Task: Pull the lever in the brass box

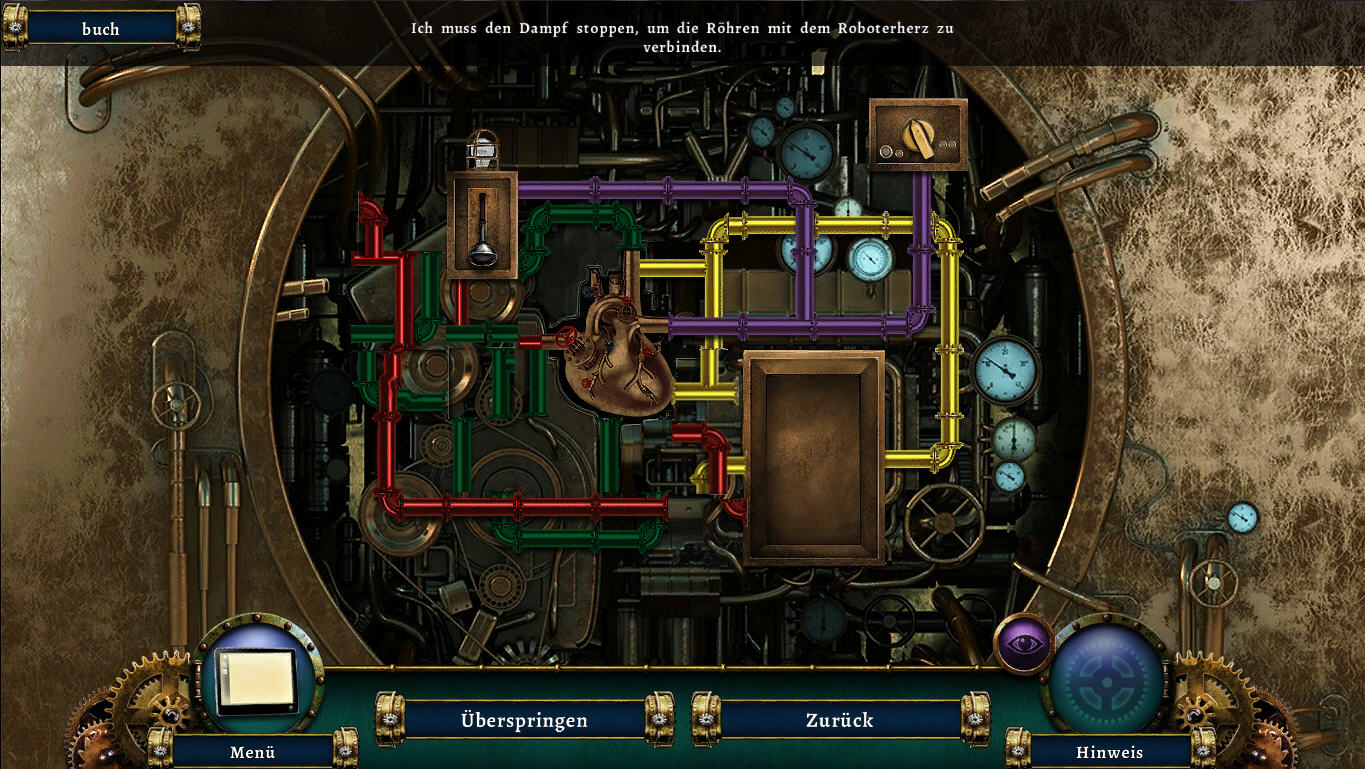Action: coord(482,229)
